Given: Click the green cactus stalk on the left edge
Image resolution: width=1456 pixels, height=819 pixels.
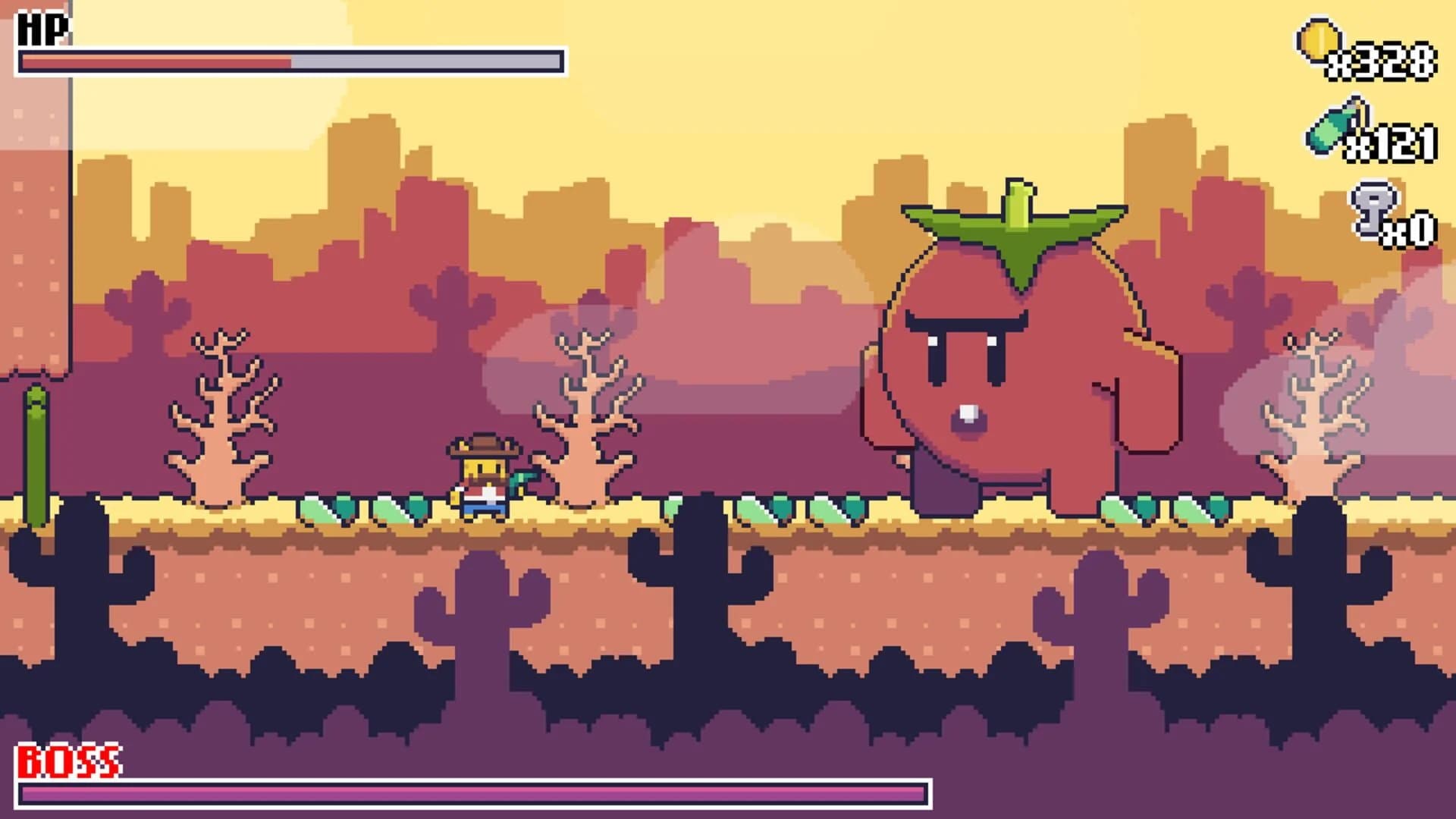Looking at the screenshot, I should click(36, 447).
